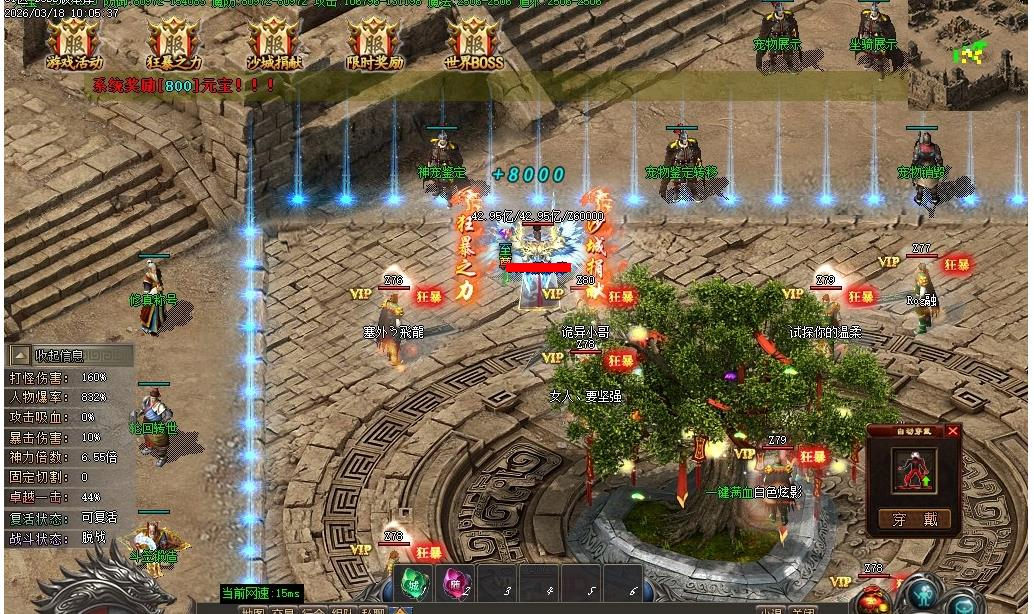Click the 穿戴 equip button
Viewport: 1034px width, 614px height.
click(915, 519)
